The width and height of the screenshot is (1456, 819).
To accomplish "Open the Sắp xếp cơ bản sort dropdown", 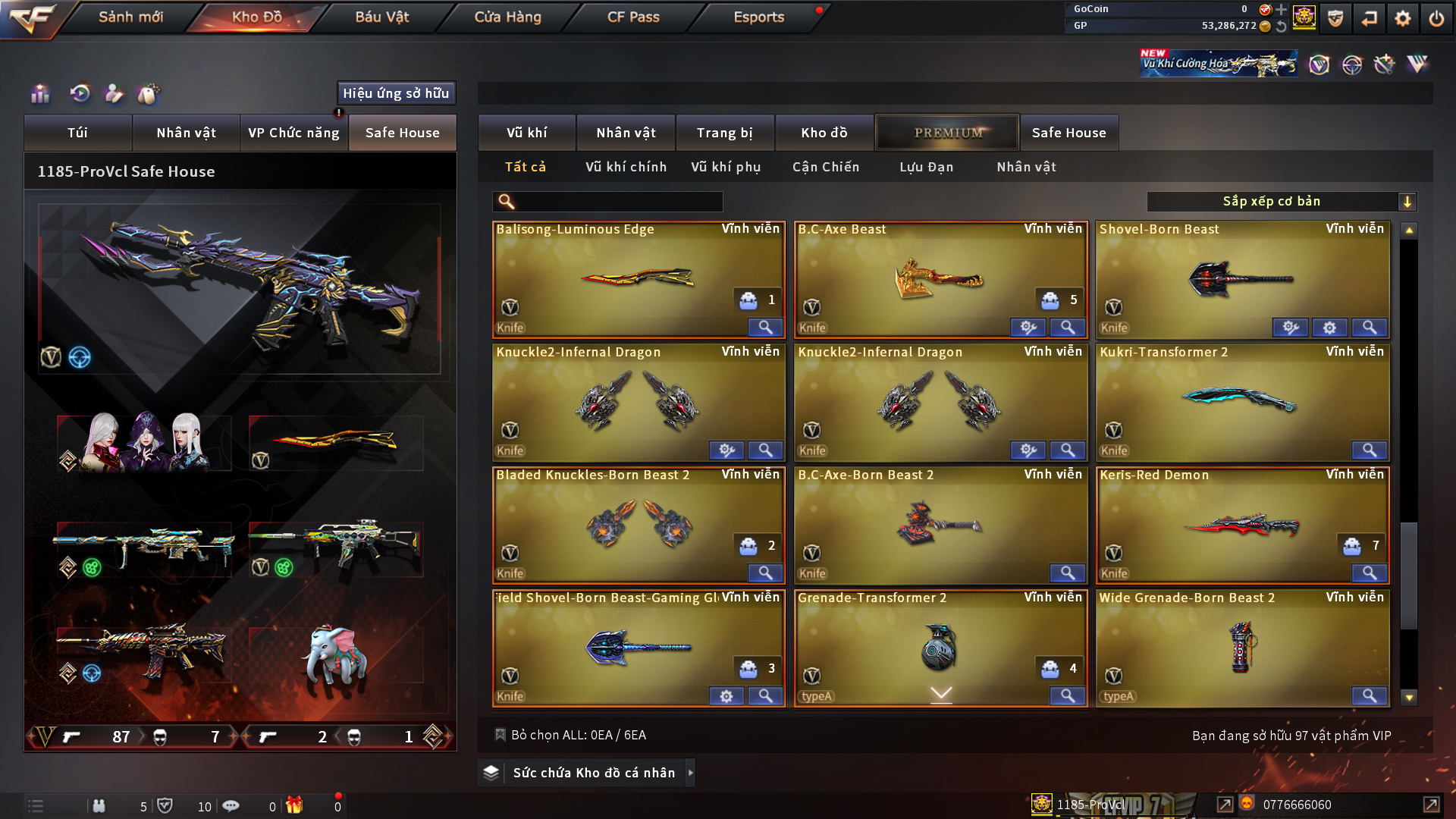I will coord(1281,202).
